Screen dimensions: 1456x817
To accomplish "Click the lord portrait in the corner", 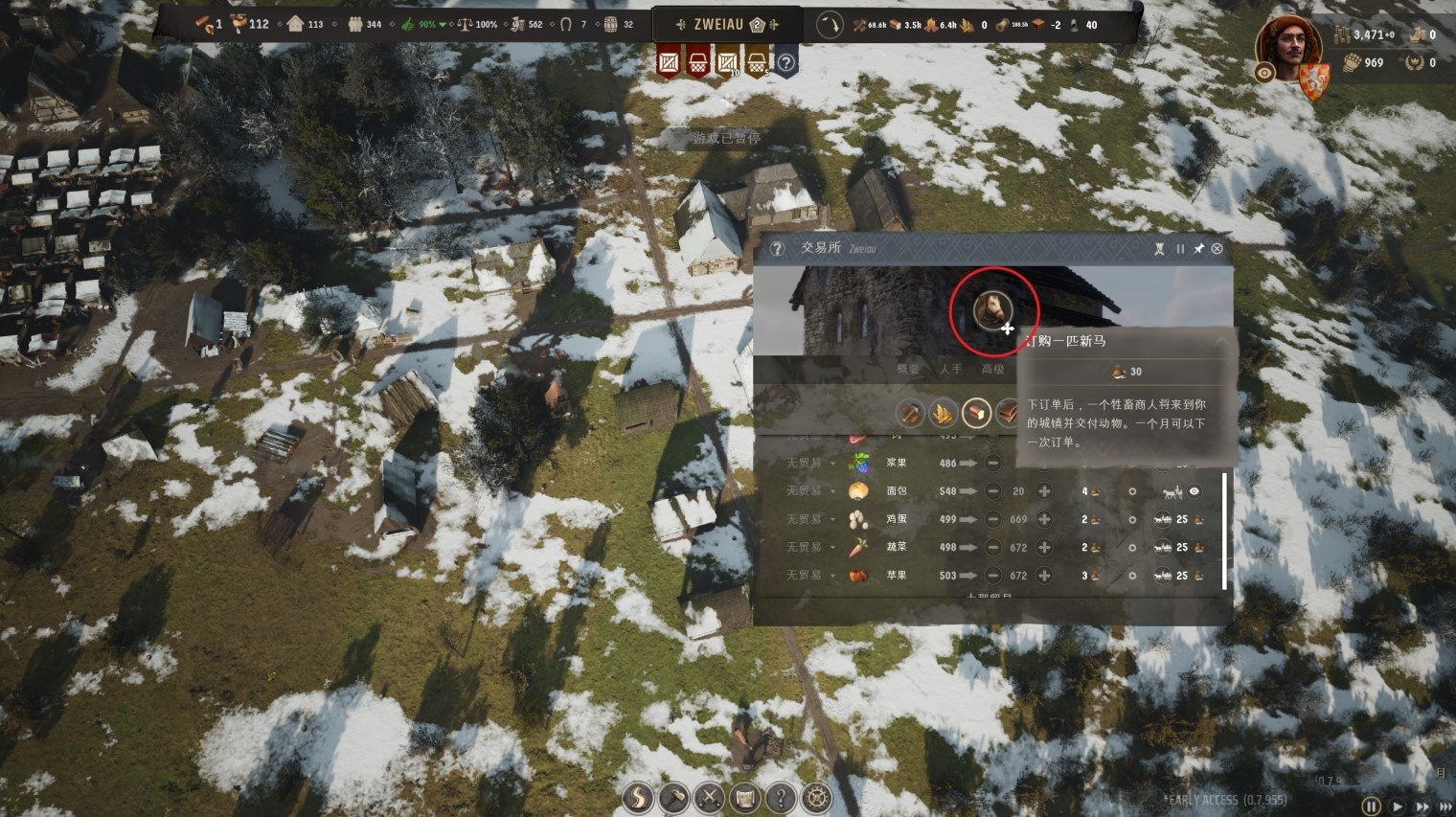I will pyautogui.click(x=1287, y=50).
